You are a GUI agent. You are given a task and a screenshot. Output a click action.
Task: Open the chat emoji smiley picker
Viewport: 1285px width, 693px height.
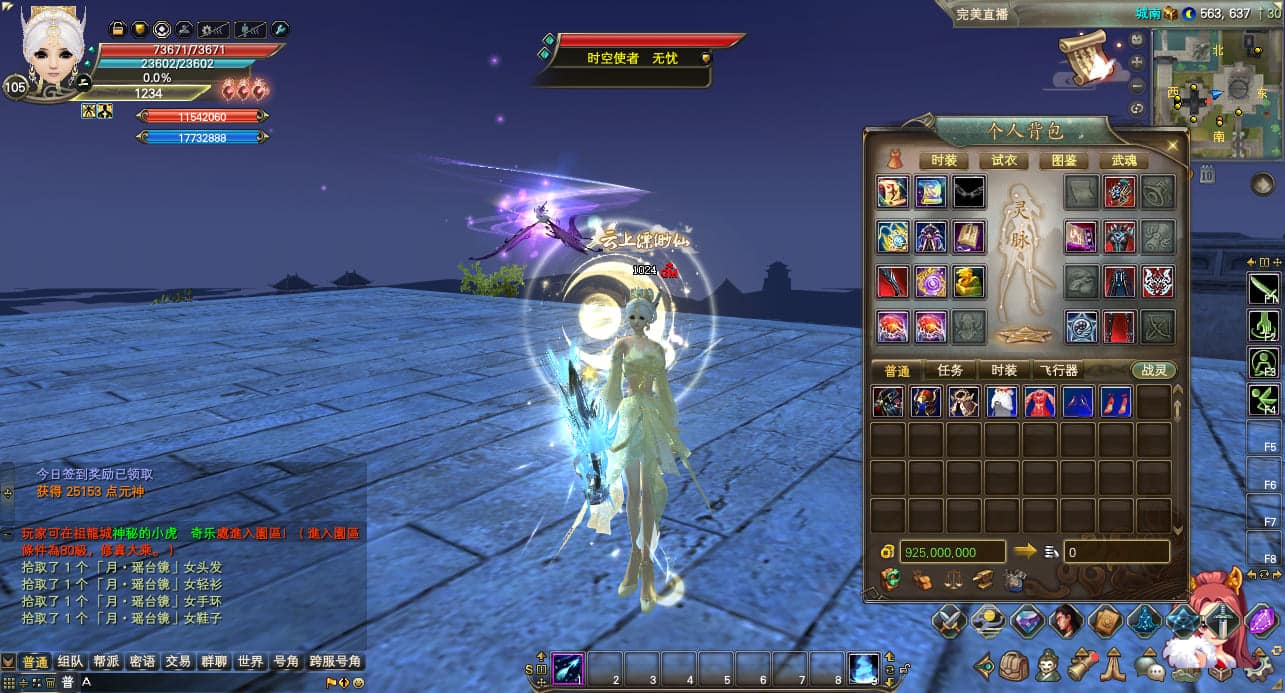point(359,683)
